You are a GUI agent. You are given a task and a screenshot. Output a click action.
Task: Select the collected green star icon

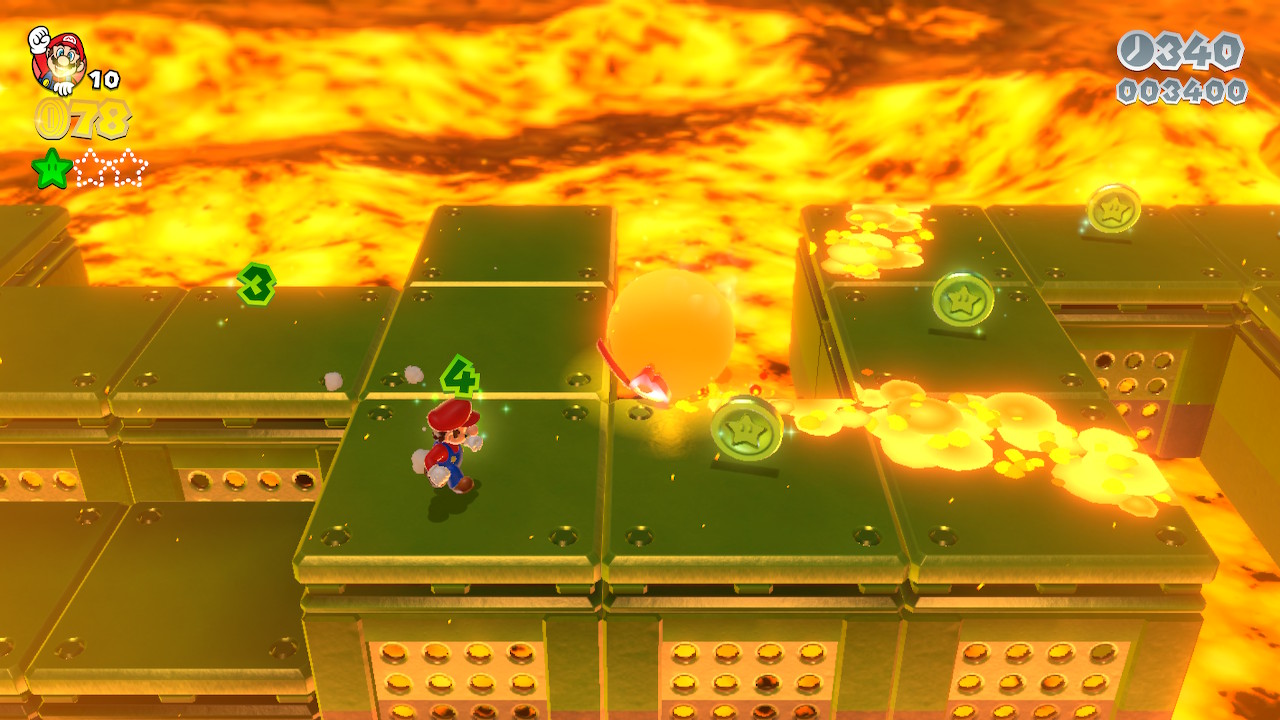tap(52, 169)
